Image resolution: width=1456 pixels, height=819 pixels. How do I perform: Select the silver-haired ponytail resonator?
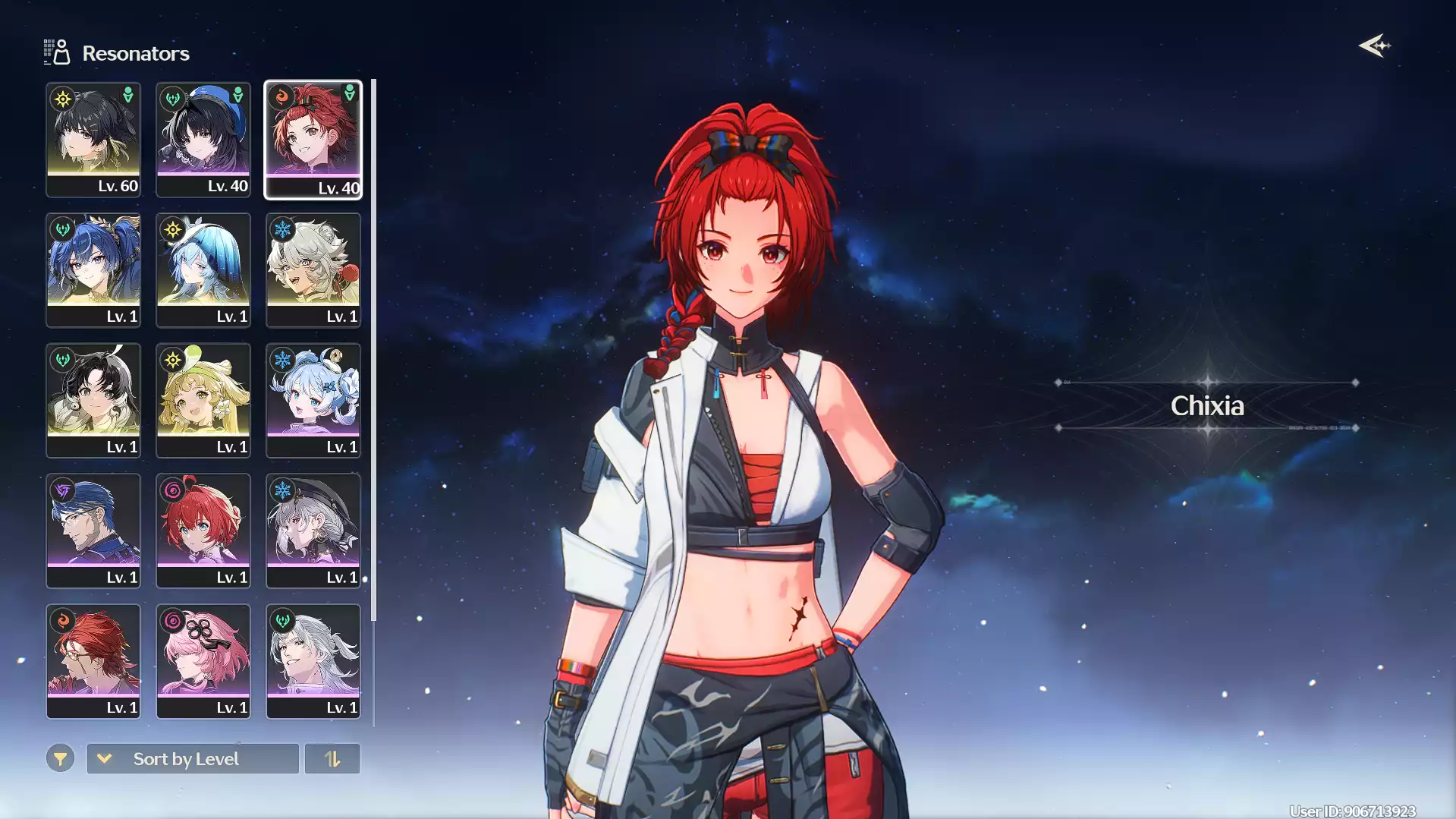[313, 661]
